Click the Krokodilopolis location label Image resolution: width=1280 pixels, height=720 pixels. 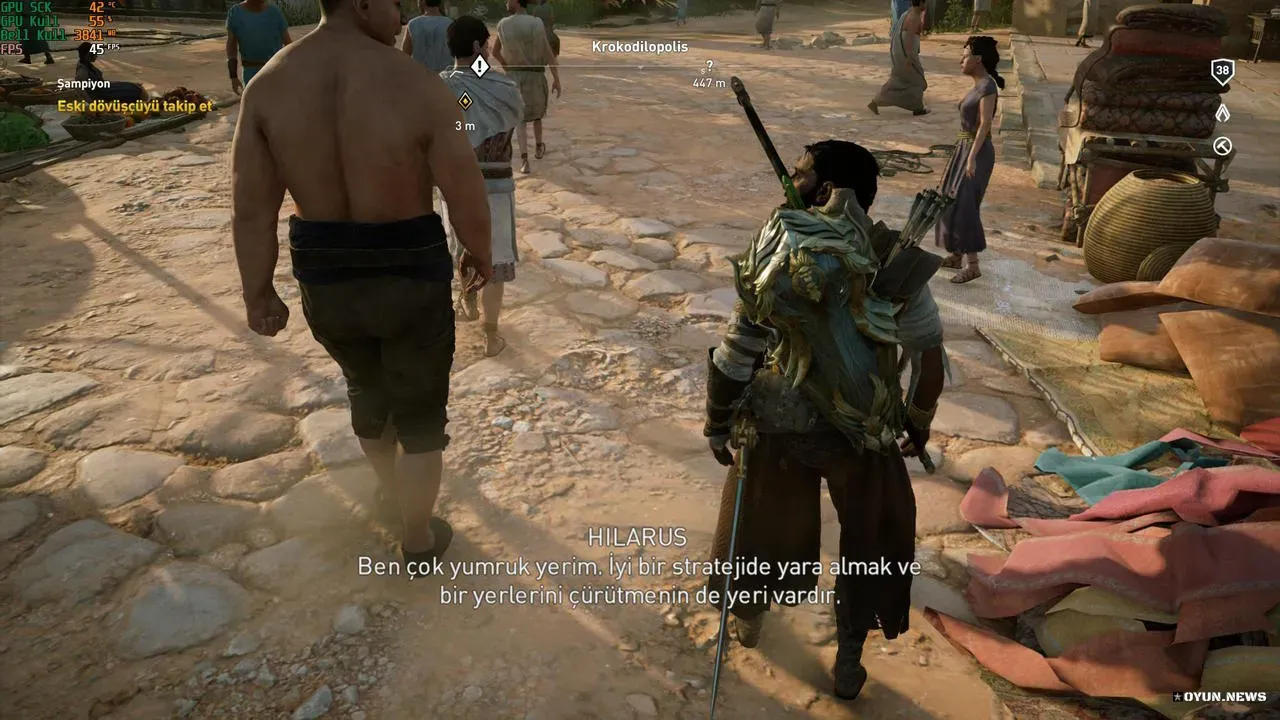(x=640, y=46)
